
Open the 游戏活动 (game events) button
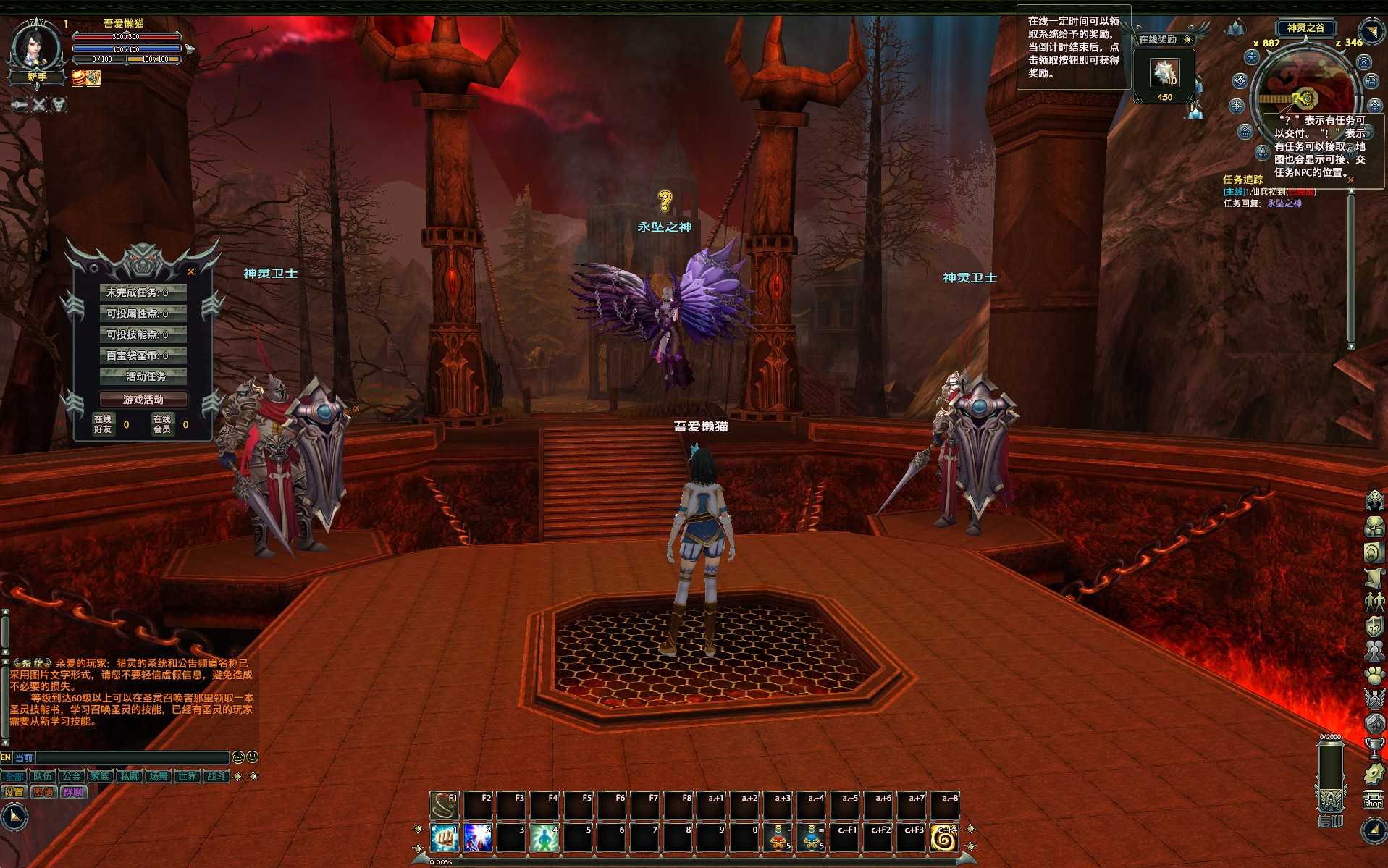pyautogui.click(x=143, y=400)
